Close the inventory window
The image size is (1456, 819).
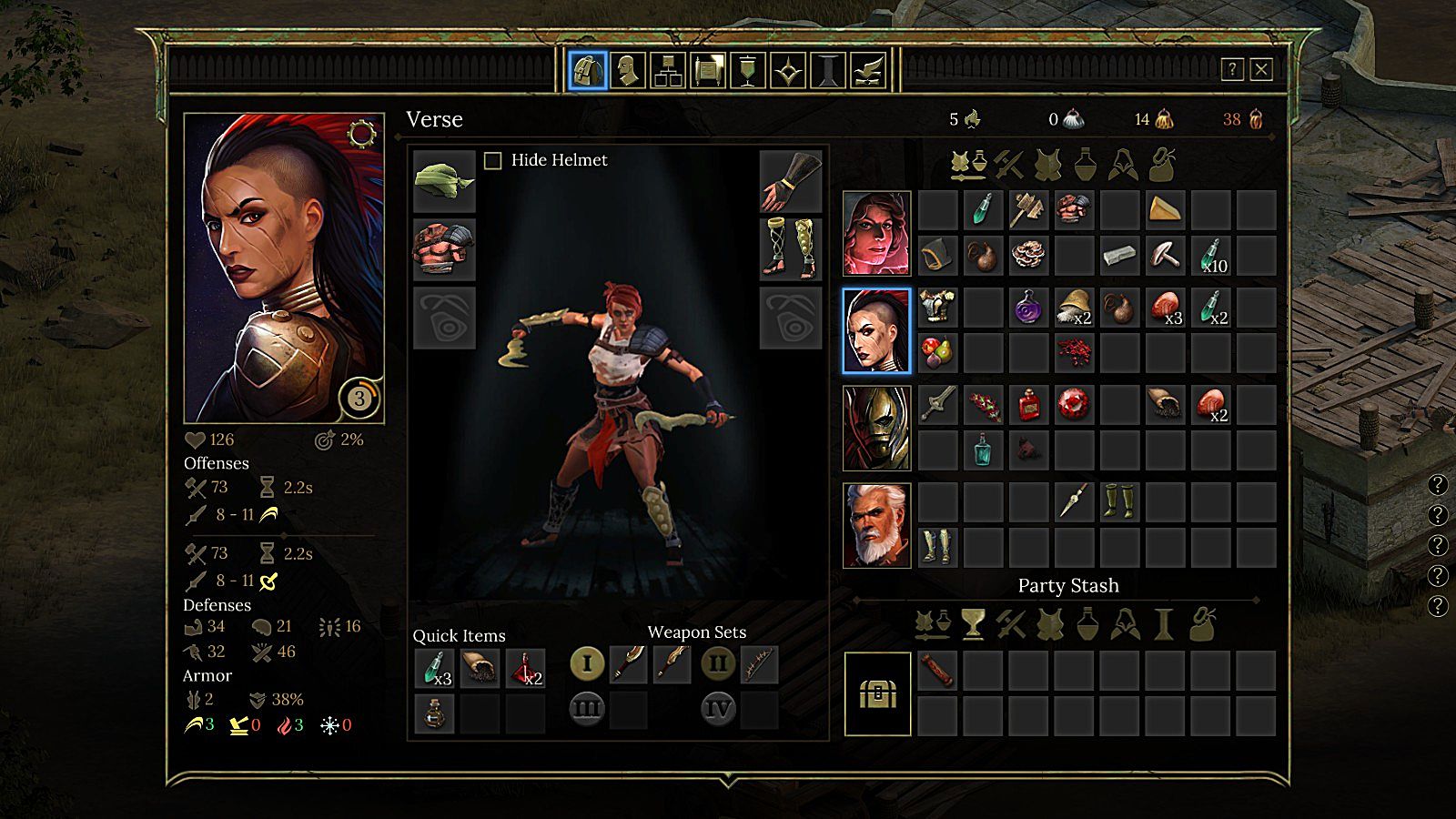(1261, 69)
